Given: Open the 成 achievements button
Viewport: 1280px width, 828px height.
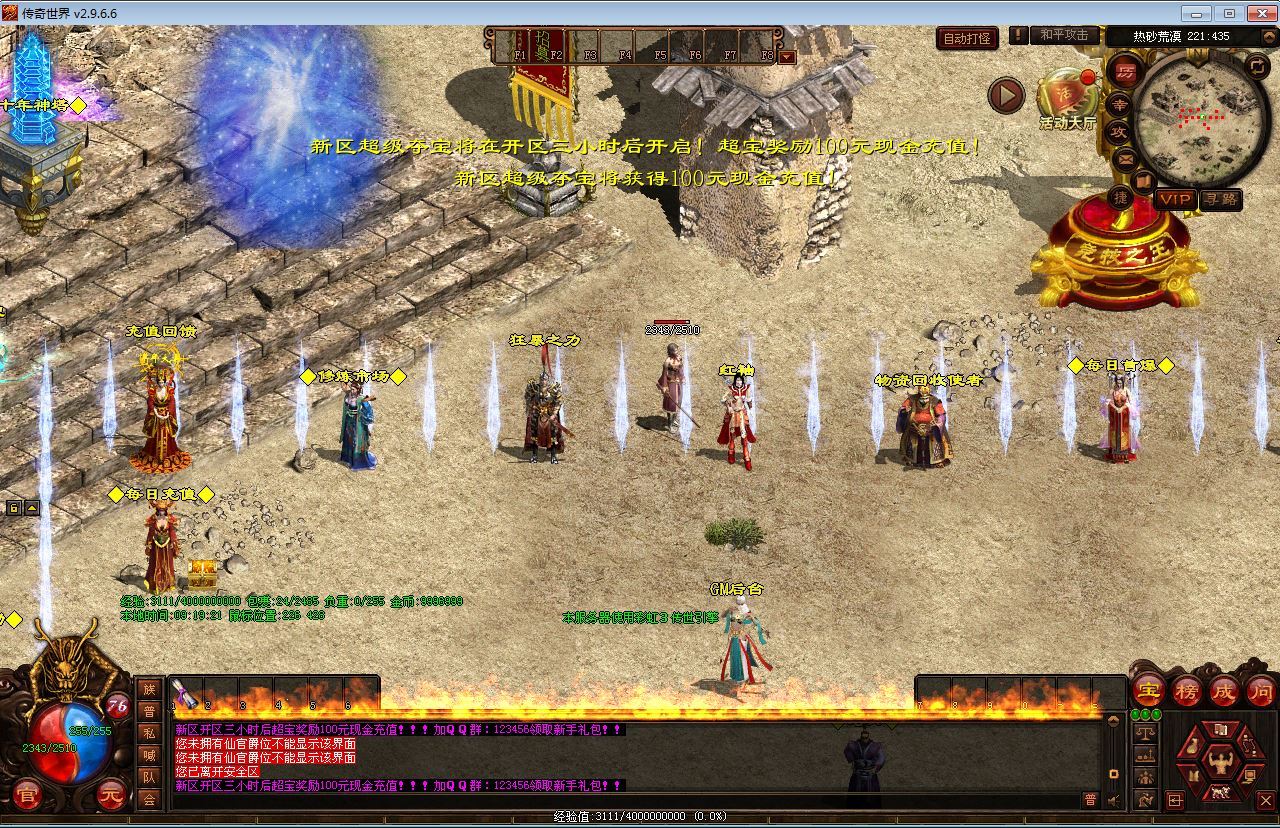Looking at the screenshot, I should coord(1224,690).
